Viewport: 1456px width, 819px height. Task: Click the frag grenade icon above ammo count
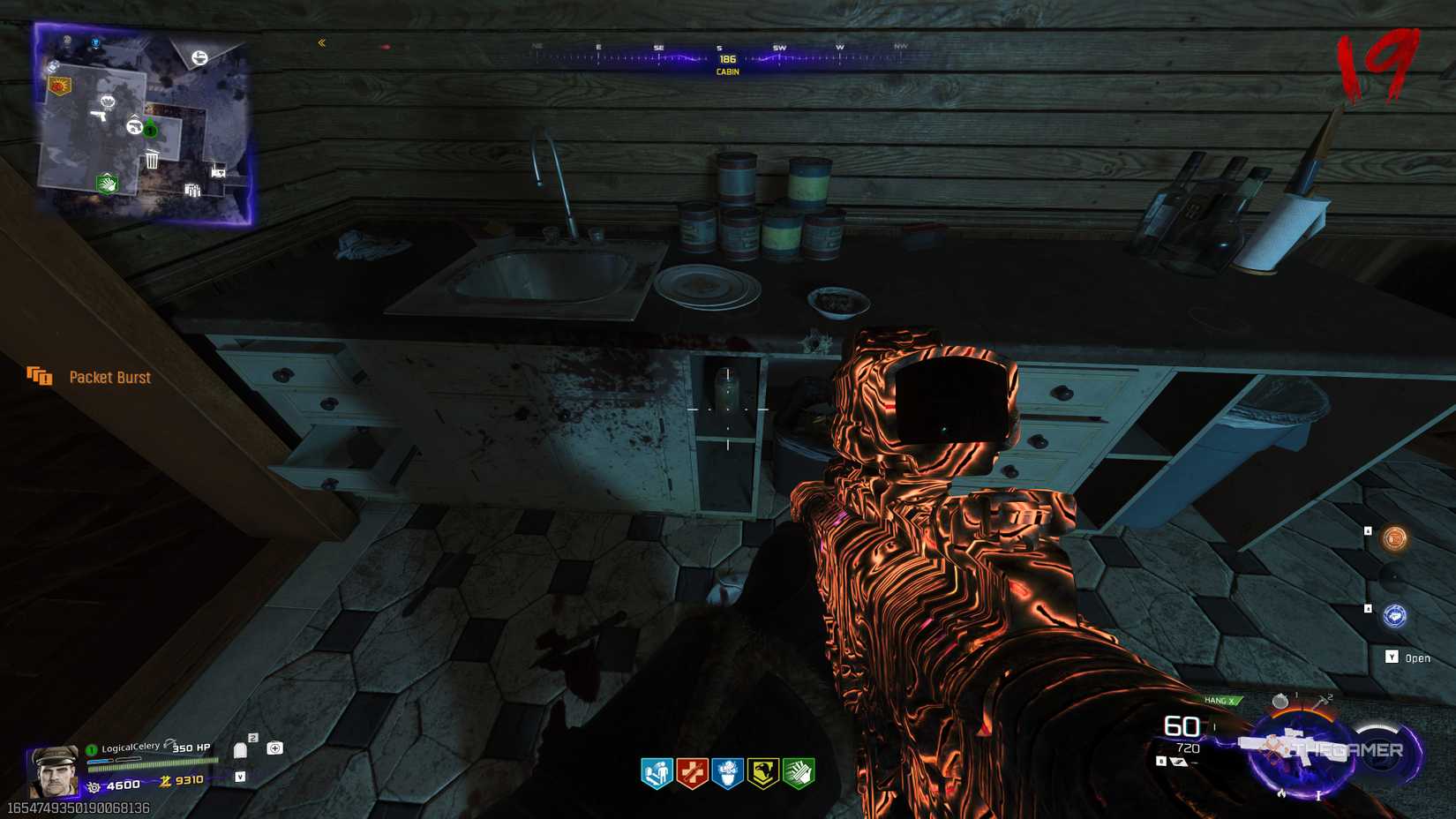[1280, 700]
